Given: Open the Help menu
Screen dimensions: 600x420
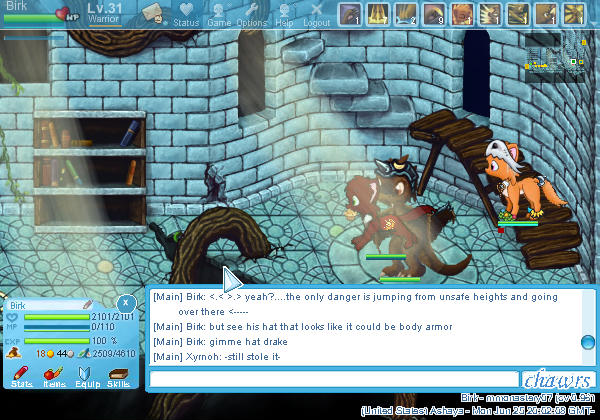Looking at the screenshot, I should pos(285,14).
